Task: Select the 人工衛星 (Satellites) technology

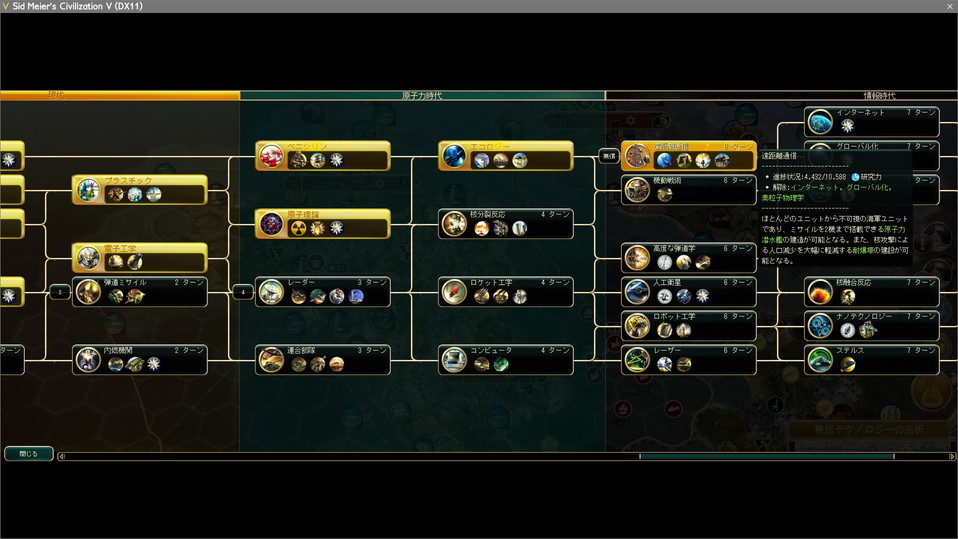Action: (688, 291)
